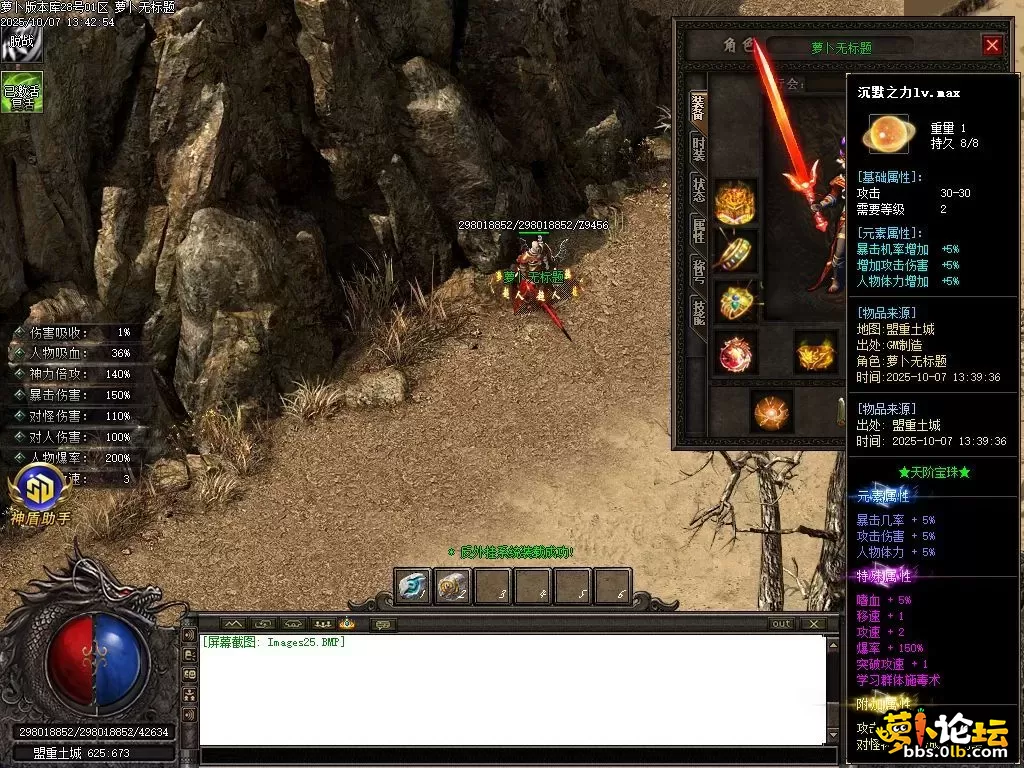Viewport: 1024px width, 768px height.
Task: Select the 称号 (title) tab
Action: point(698,272)
